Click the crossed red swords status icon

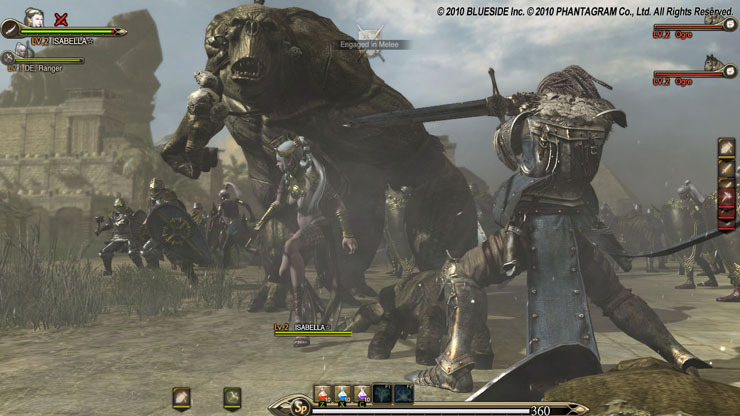coord(62,18)
